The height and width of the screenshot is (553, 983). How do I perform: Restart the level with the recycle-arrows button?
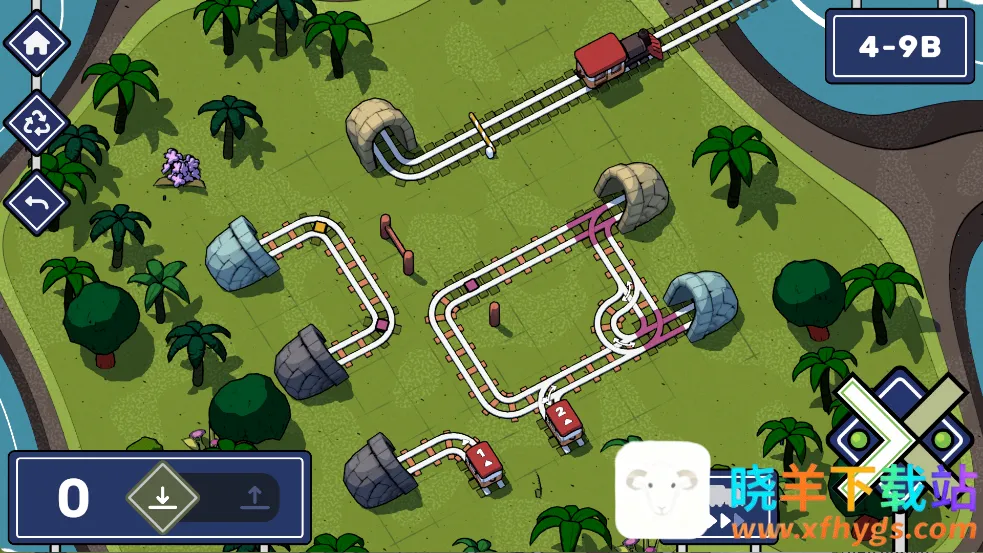click(37, 124)
